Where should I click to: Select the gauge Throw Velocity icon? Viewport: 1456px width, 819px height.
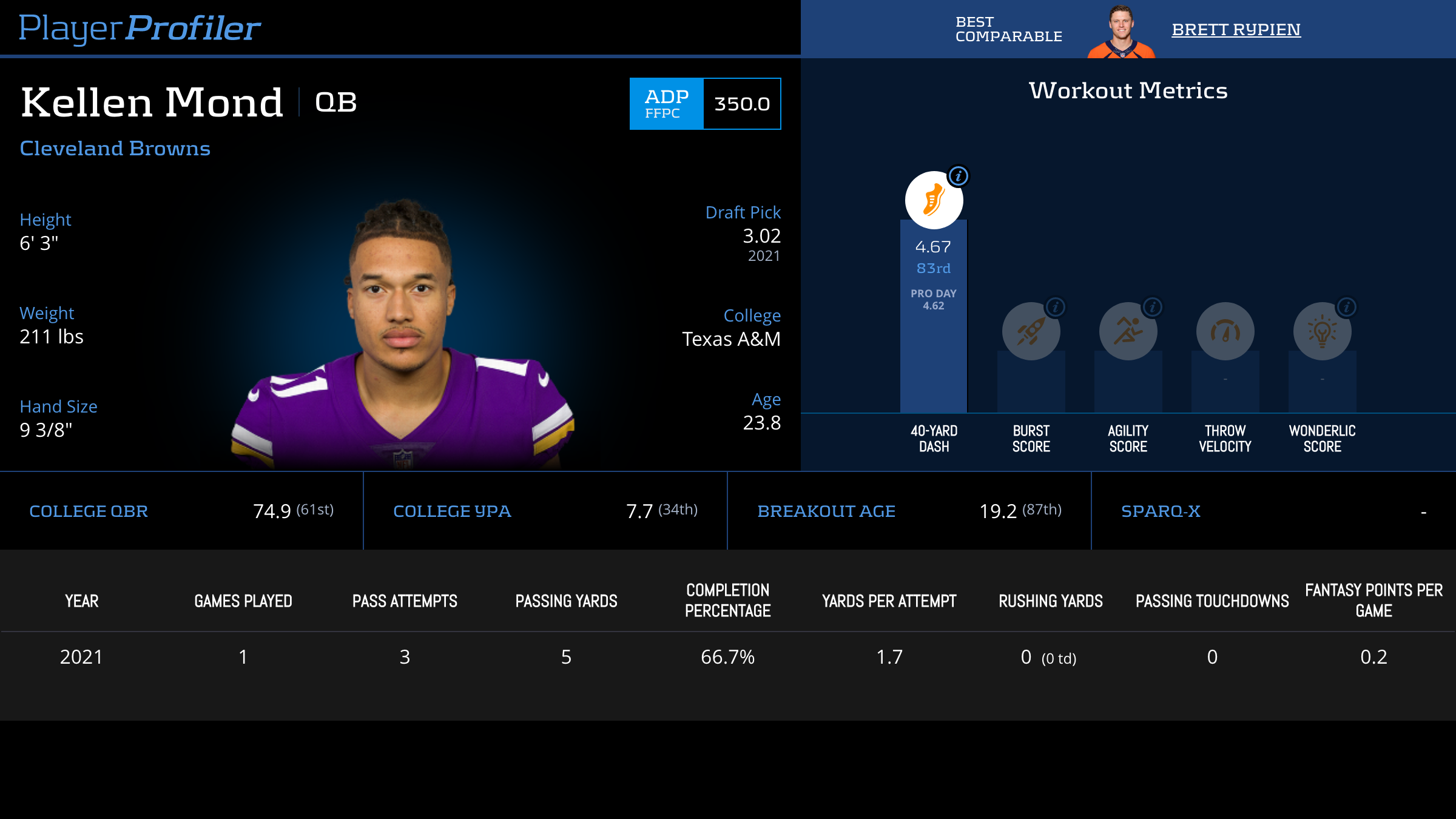[1224, 331]
